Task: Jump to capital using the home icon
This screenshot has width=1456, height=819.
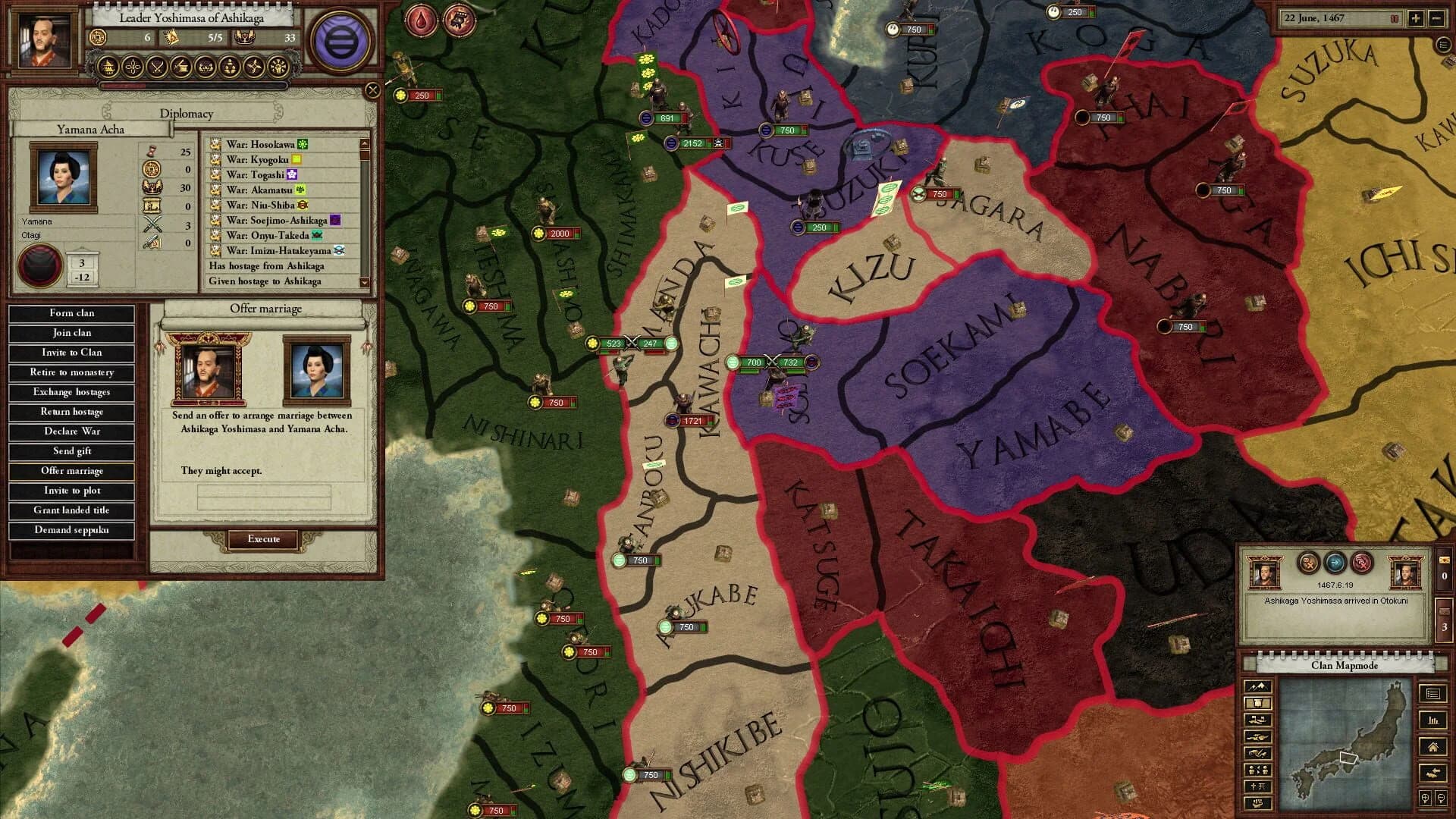Action: coord(1433,747)
